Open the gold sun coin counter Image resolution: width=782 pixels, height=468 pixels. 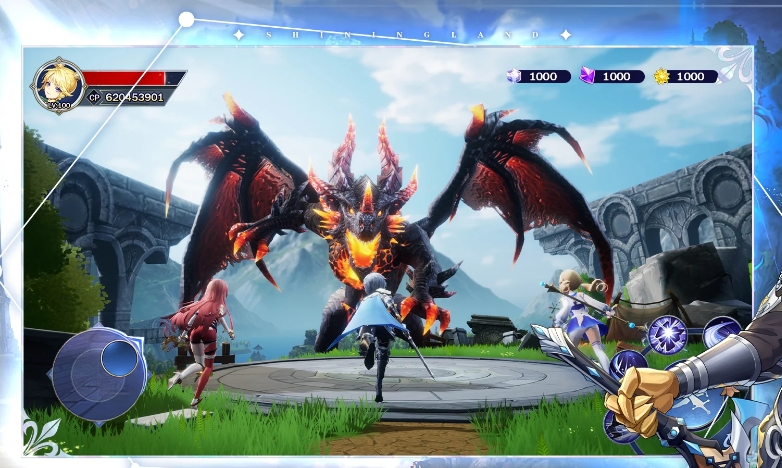coord(685,76)
